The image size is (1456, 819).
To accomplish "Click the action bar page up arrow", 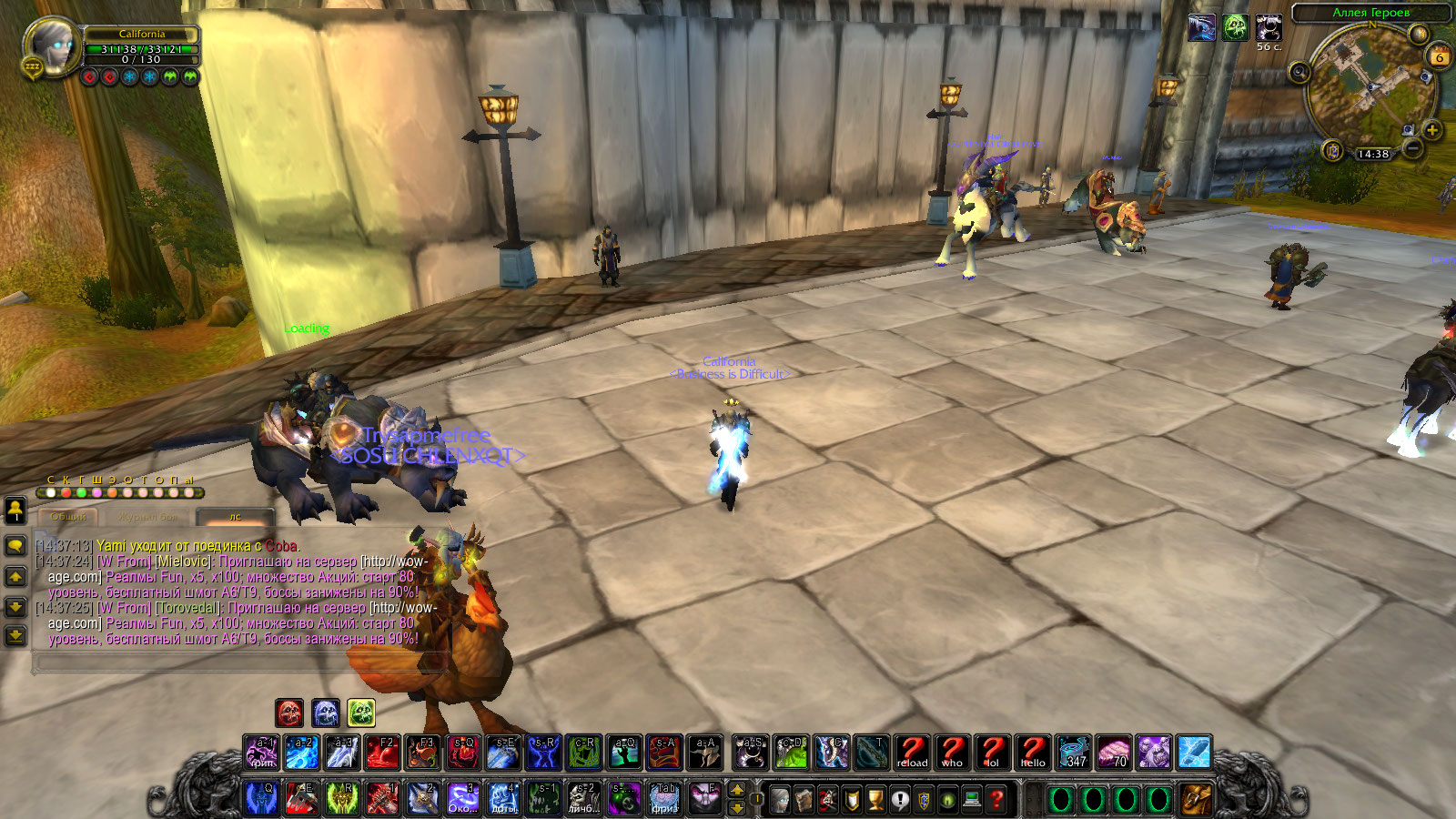I will point(737,789).
